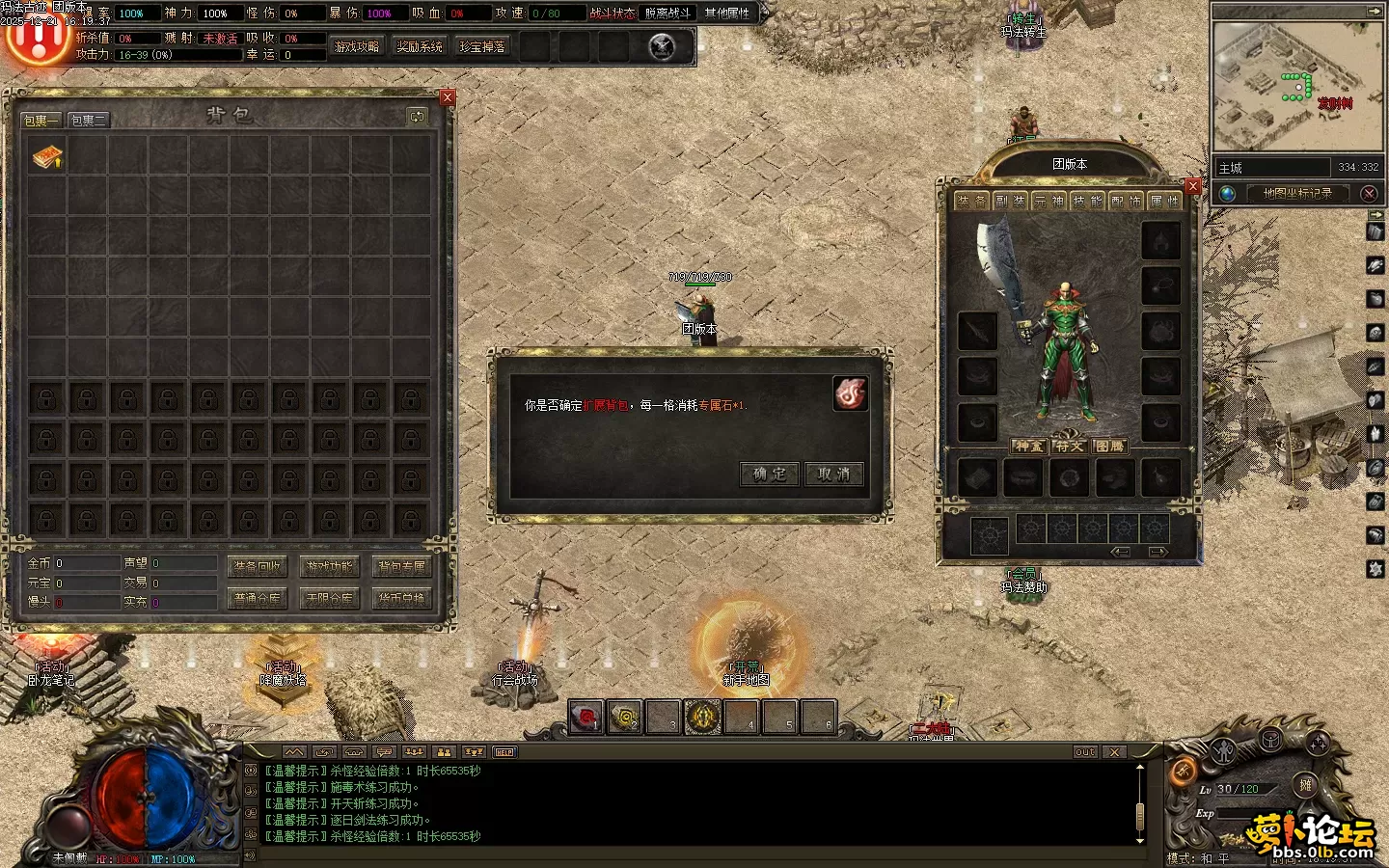Switch to the 包裹二 bag tab

(88, 120)
